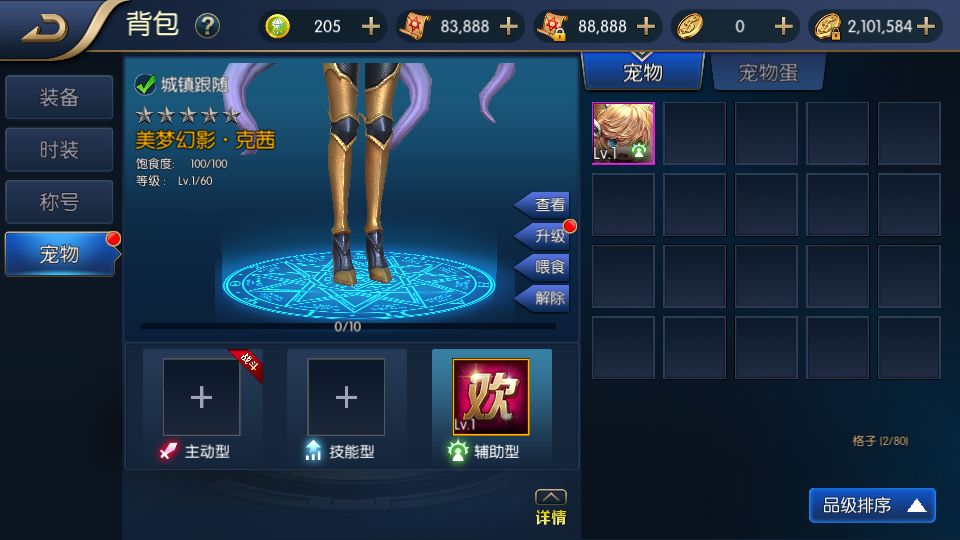Open the 时装 fashion tab

(59, 150)
